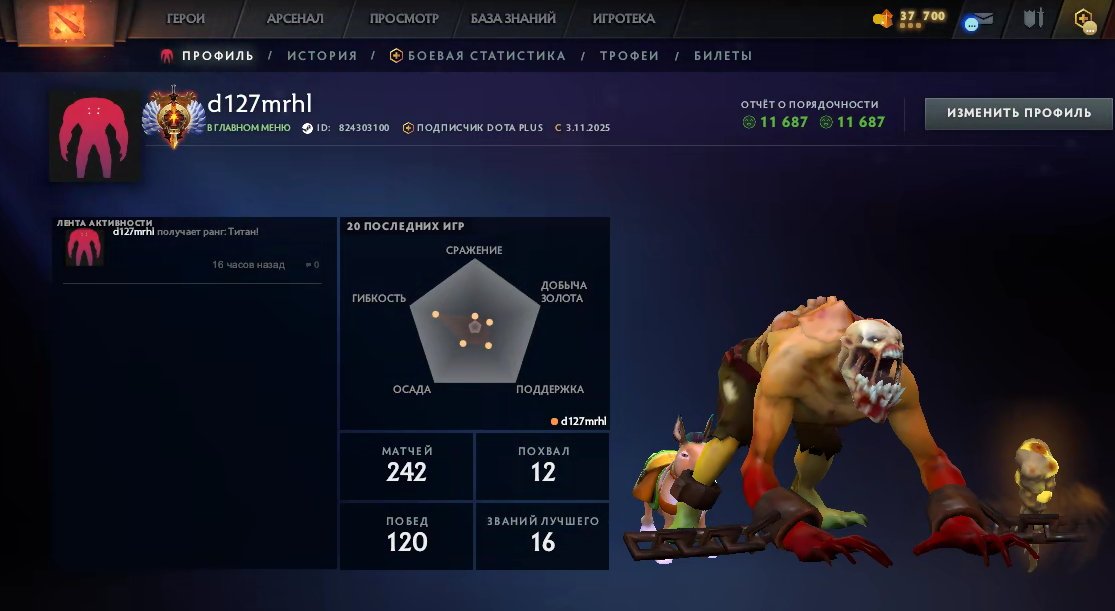Open the ПРОСМОТР (Watch) section
Screen dimensions: 1115x611
tap(404, 19)
